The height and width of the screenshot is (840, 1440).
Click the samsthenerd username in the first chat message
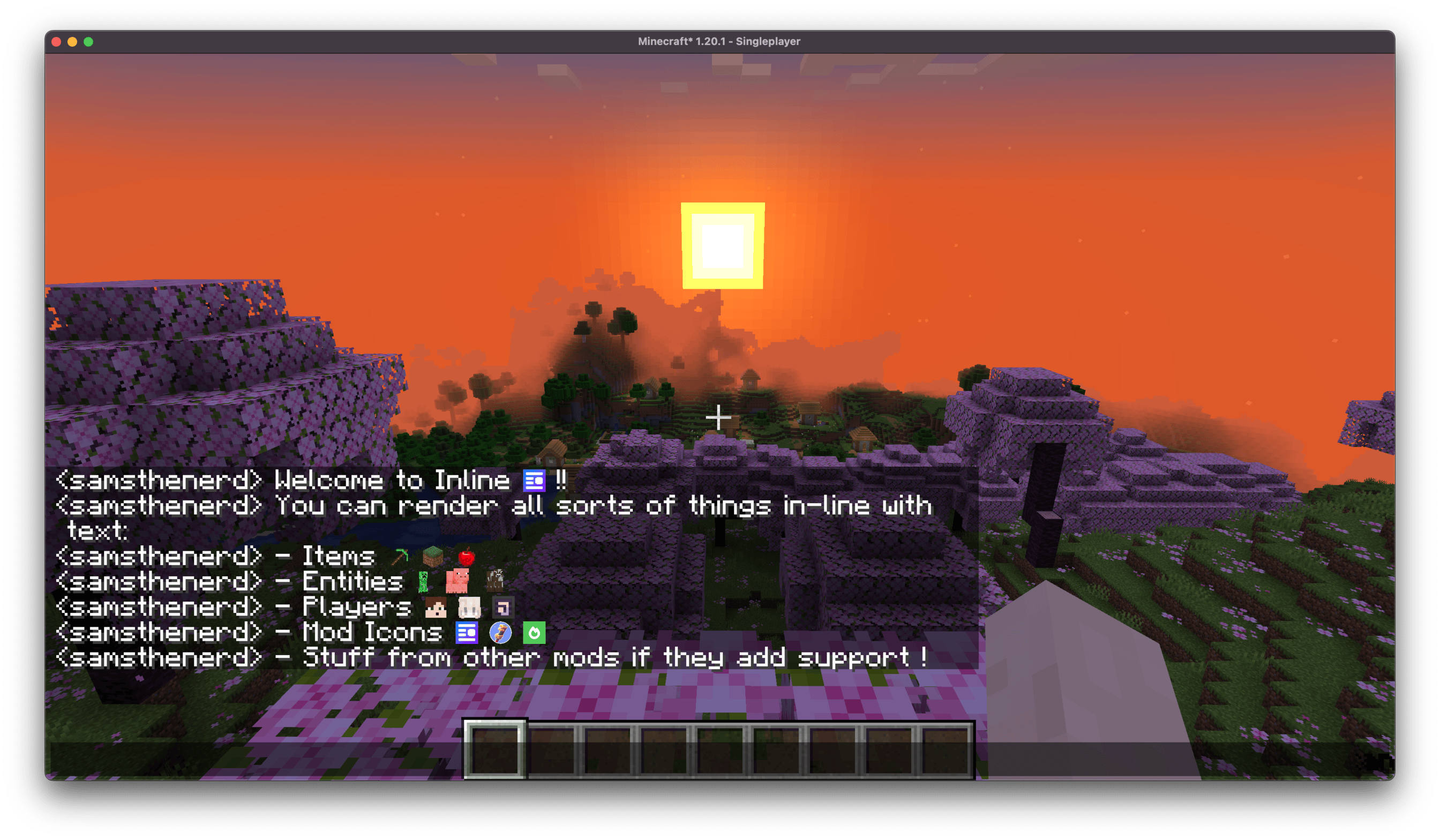158,481
